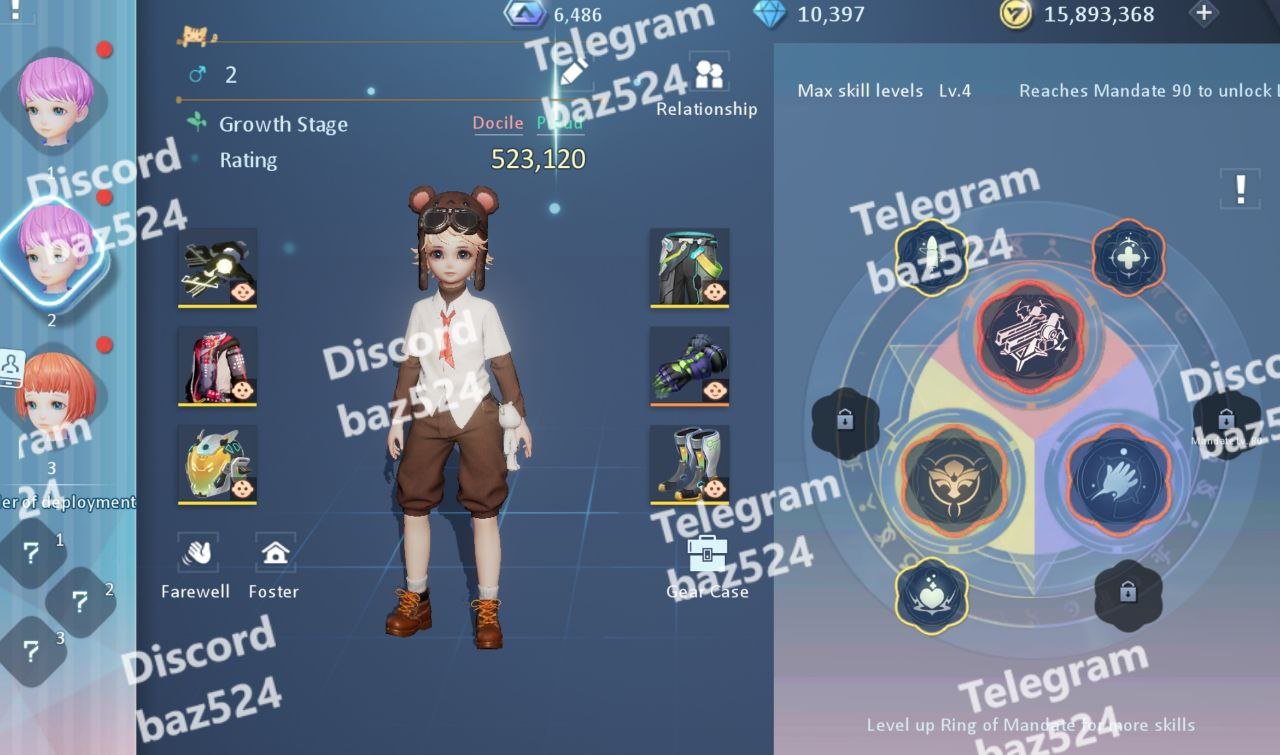Image resolution: width=1280 pixels, height=755 pixels.
Task: Select the yellow helmet gear slot
Action: tap(218, 465)
